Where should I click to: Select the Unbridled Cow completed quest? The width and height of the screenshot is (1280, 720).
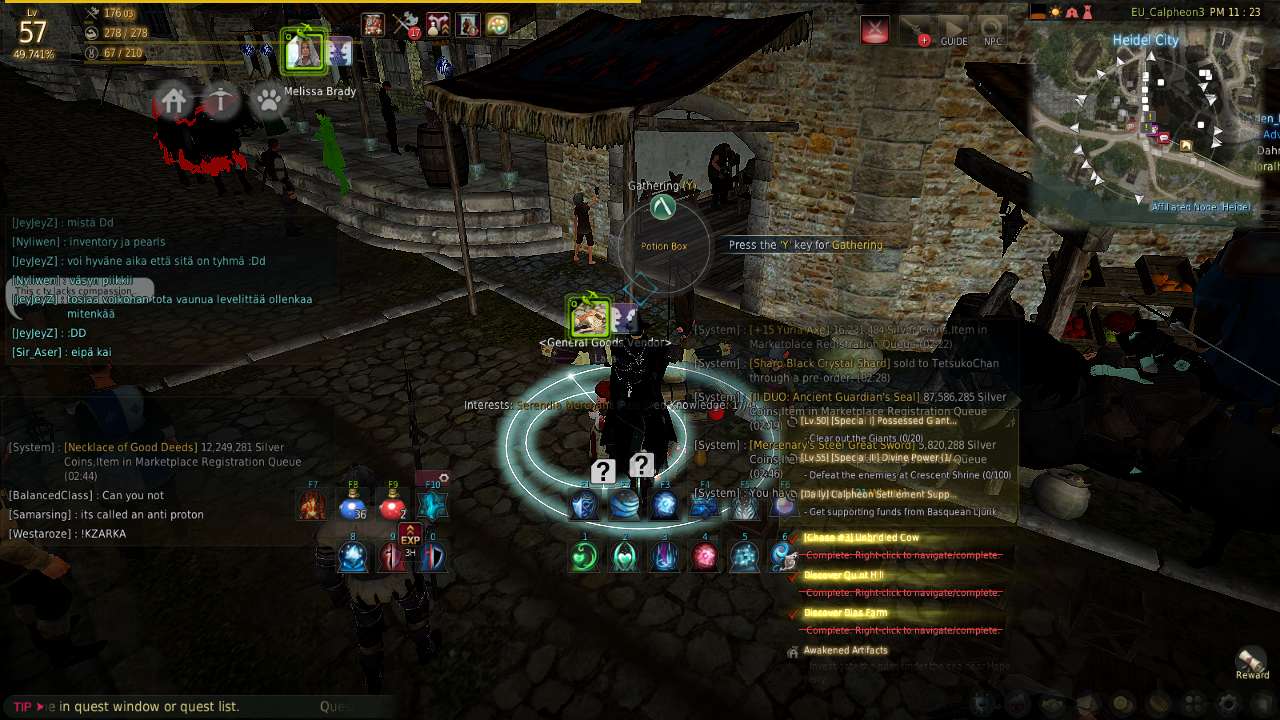coord(861,538)
